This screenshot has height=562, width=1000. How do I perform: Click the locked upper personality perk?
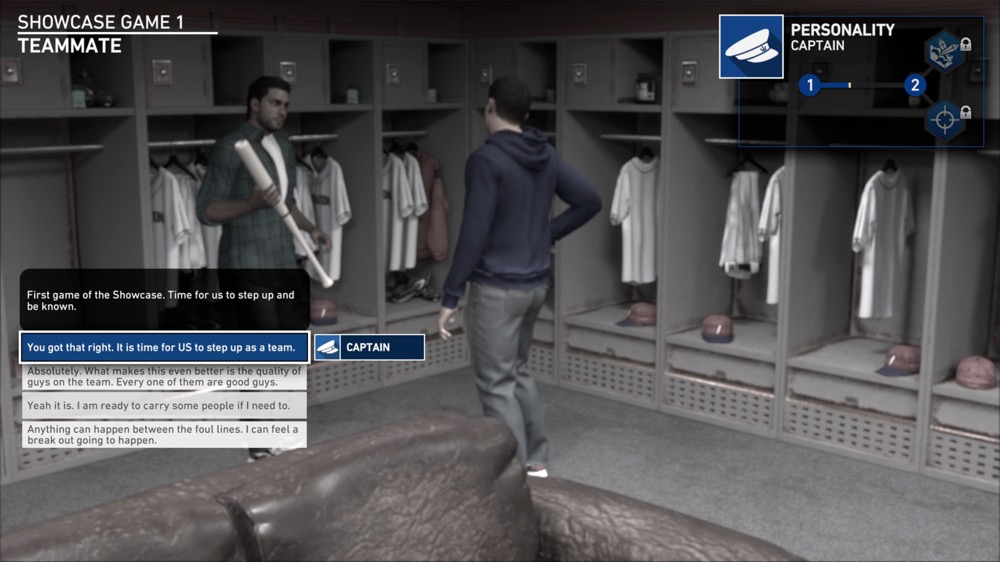pyautogui.click(x=943, y=49)
